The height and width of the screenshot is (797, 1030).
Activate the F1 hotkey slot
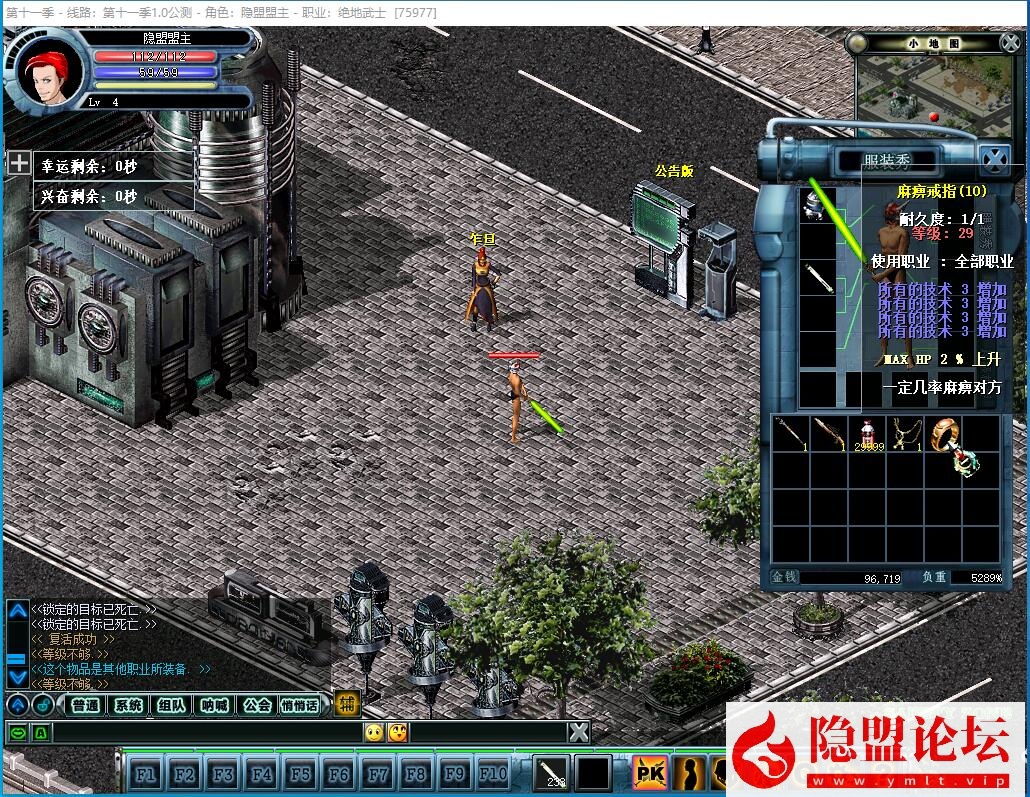tap(145, 774)
